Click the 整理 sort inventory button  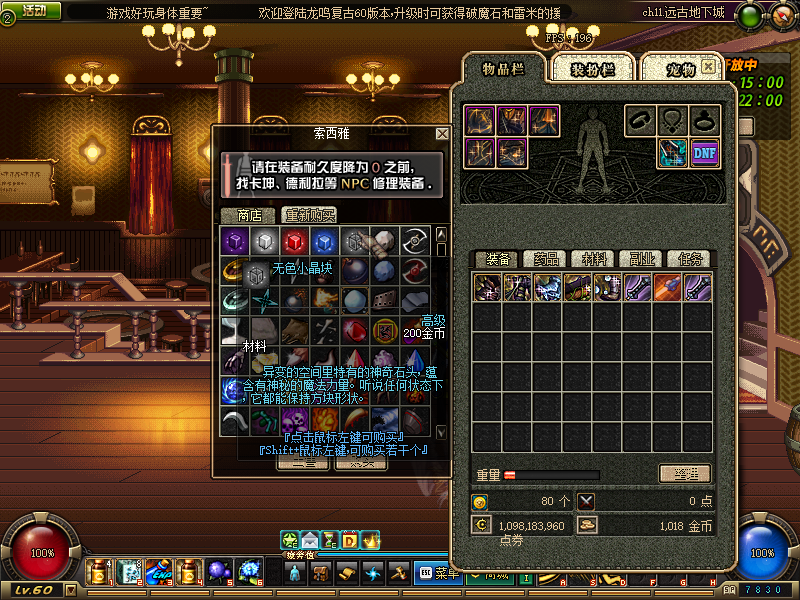(685, 473)
